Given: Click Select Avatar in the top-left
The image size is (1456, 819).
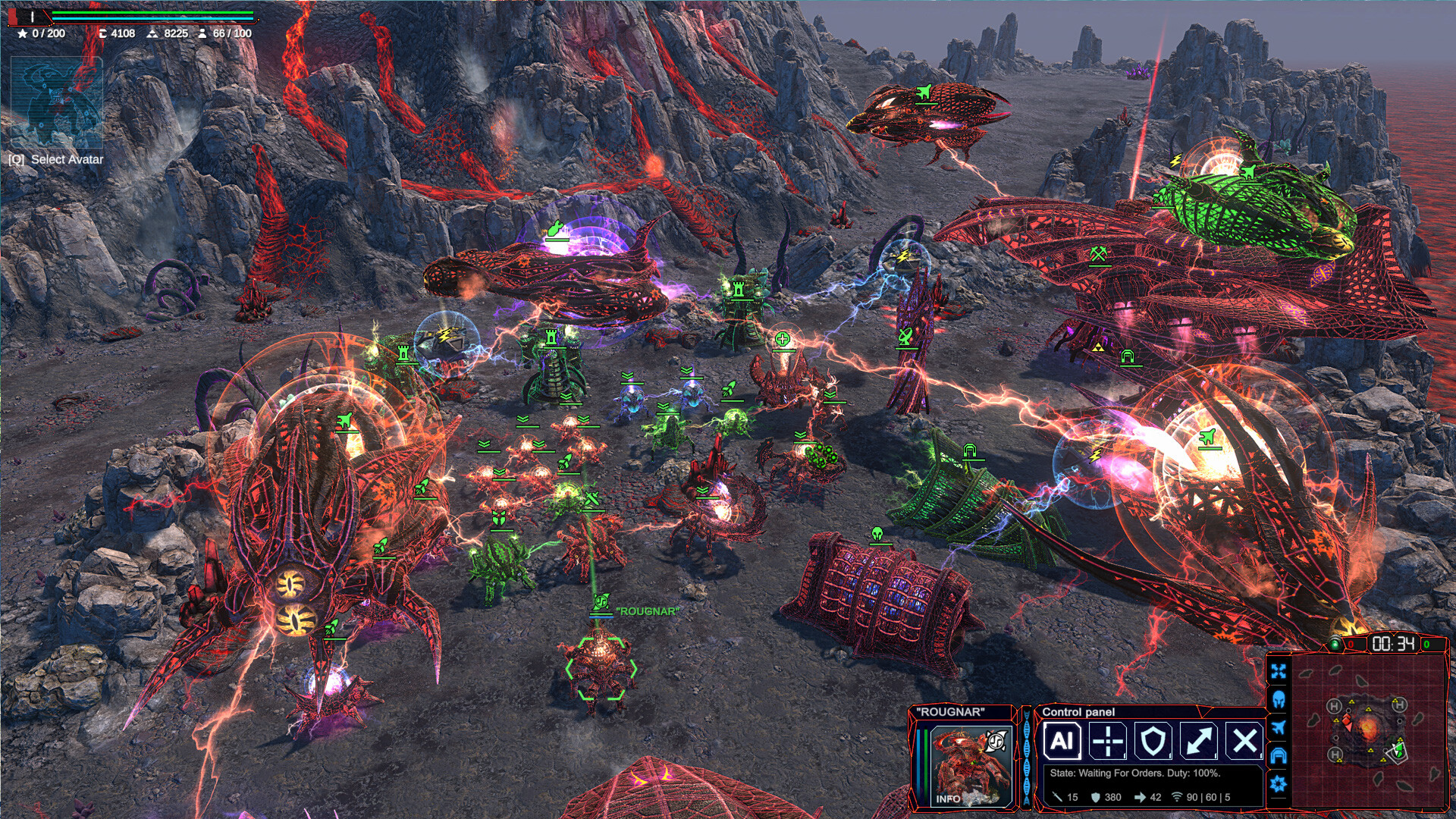Looking at the screenshot, I should [x=57, y=161].
